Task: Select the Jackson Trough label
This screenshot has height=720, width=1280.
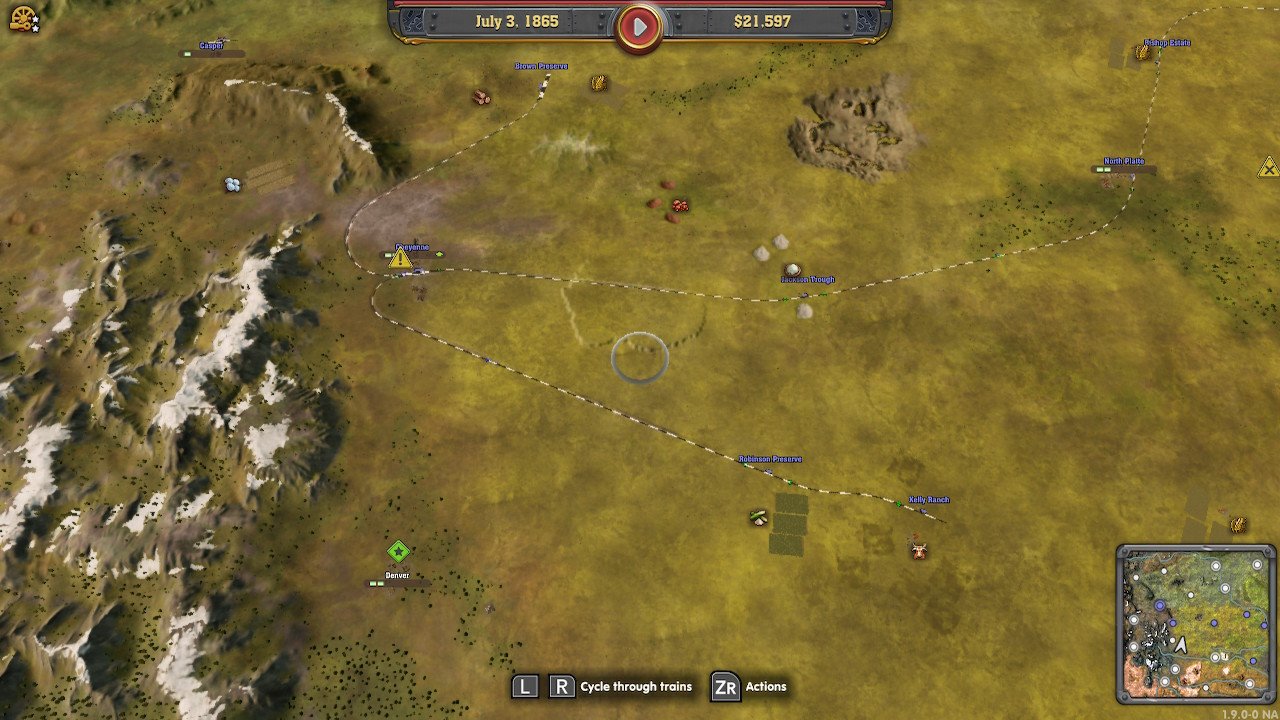Action: (x=807, y=280)
